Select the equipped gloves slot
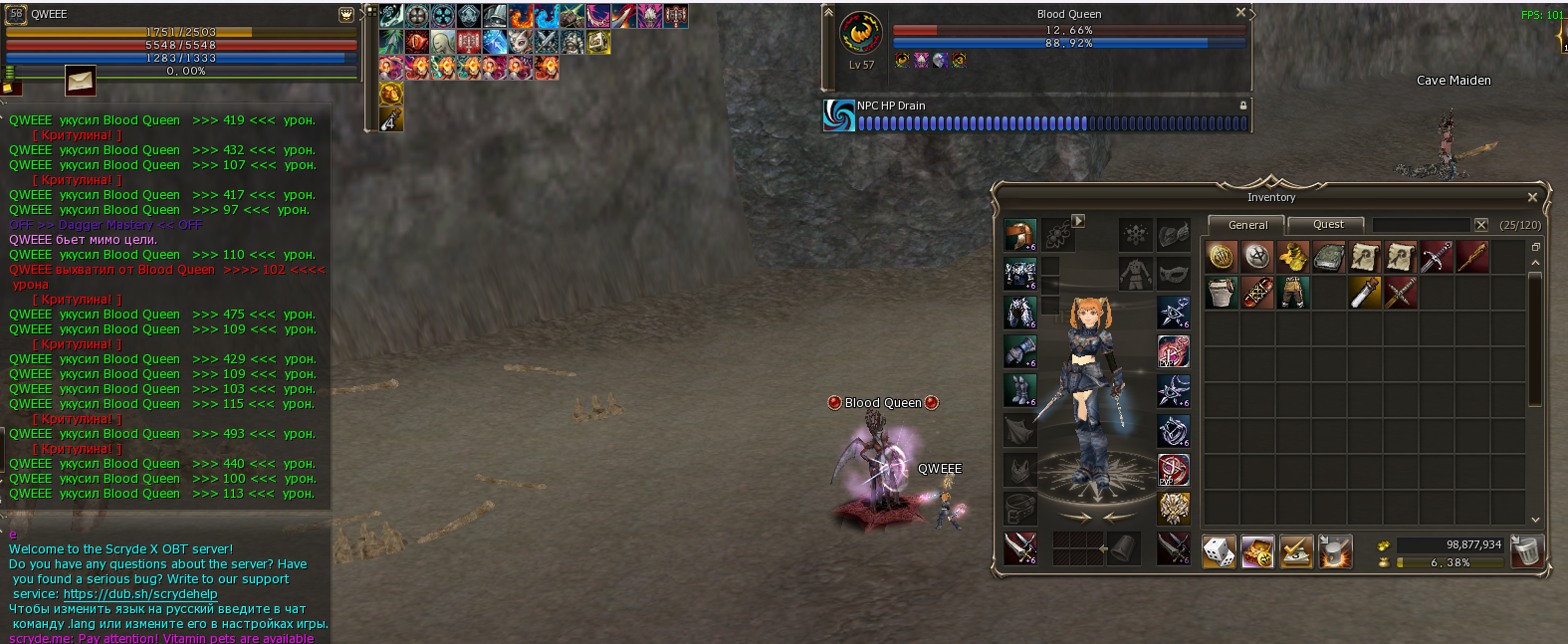Image resolution: width=1568 pixels, height=644 pixels. click(1019, 351)
